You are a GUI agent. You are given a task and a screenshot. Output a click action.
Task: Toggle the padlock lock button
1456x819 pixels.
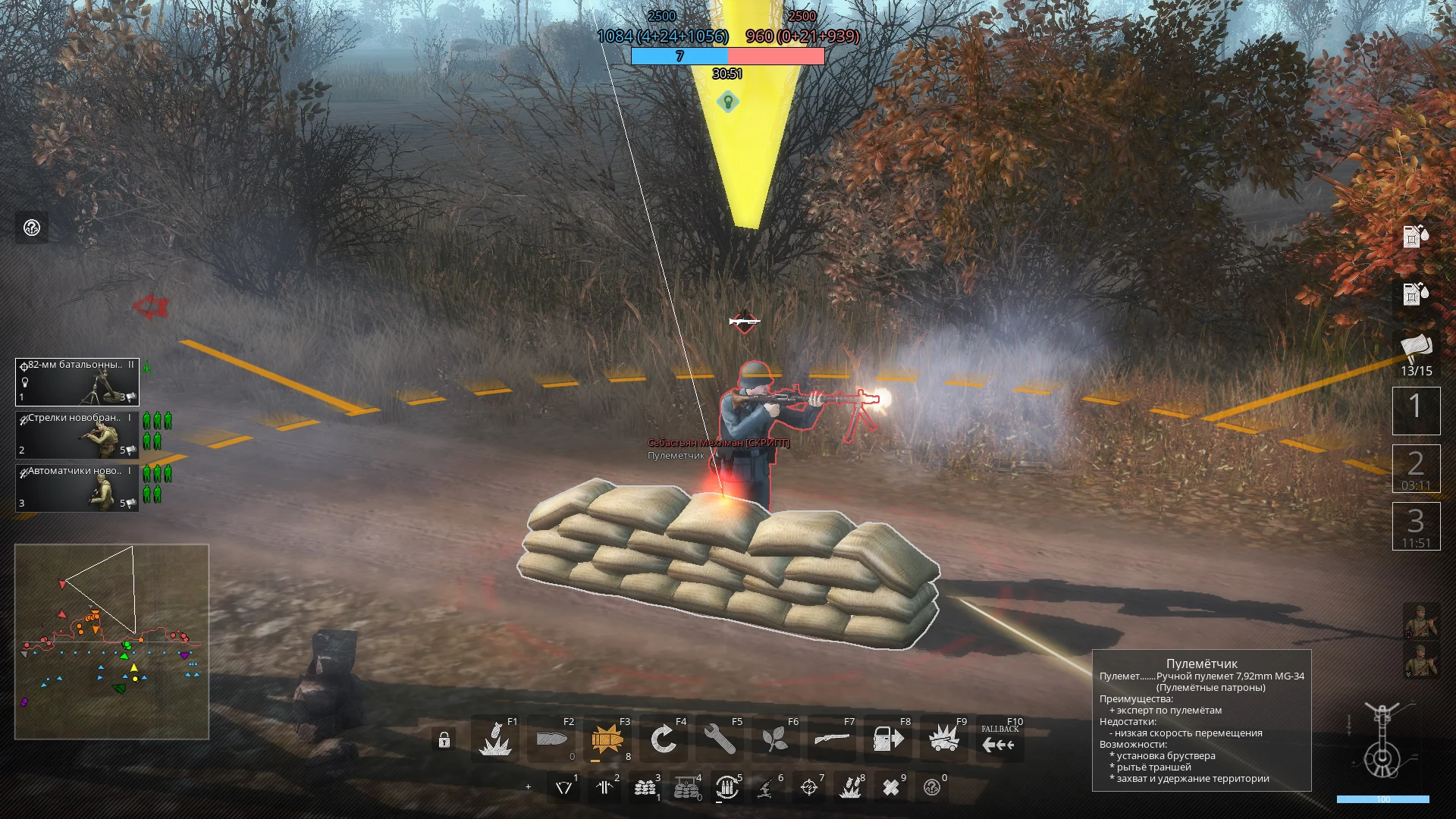pos(444,740)
